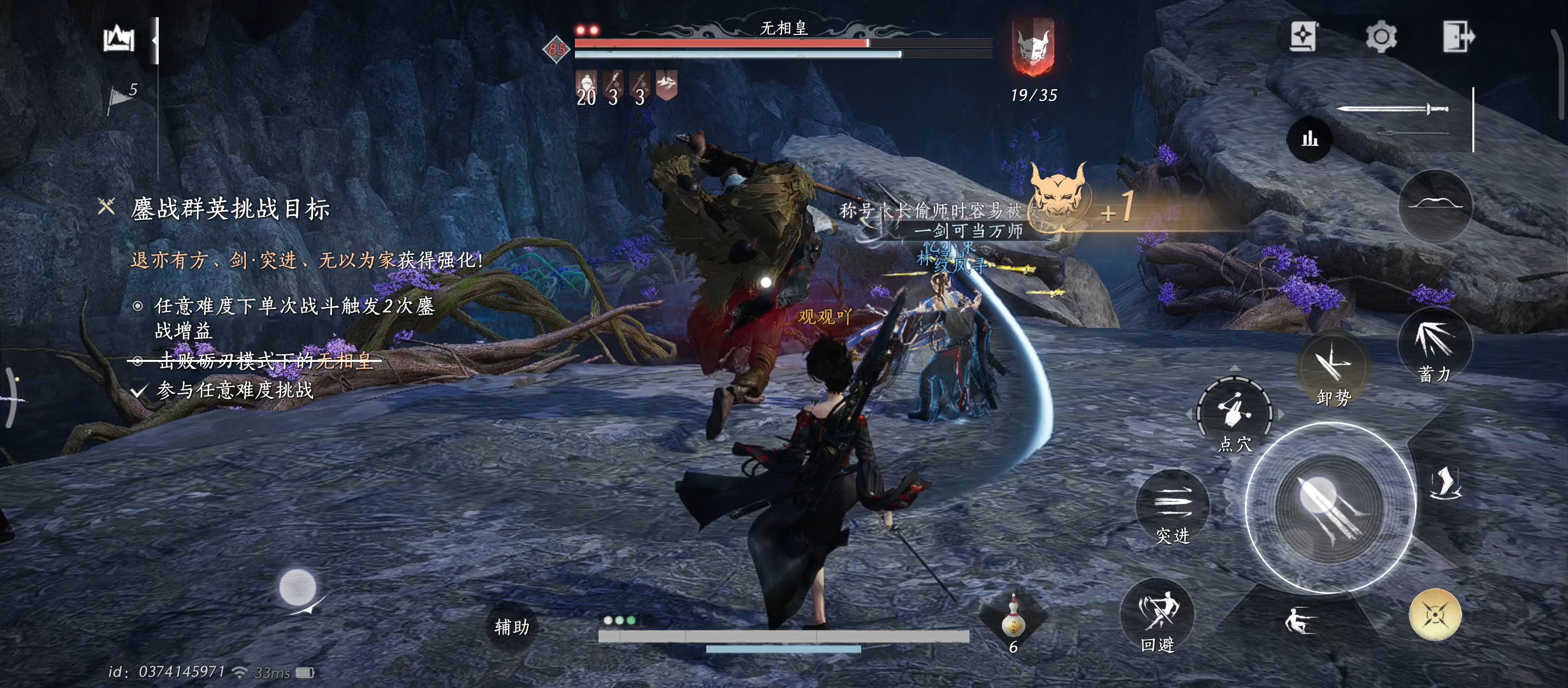Tap the flag marker with number 5

122,97
